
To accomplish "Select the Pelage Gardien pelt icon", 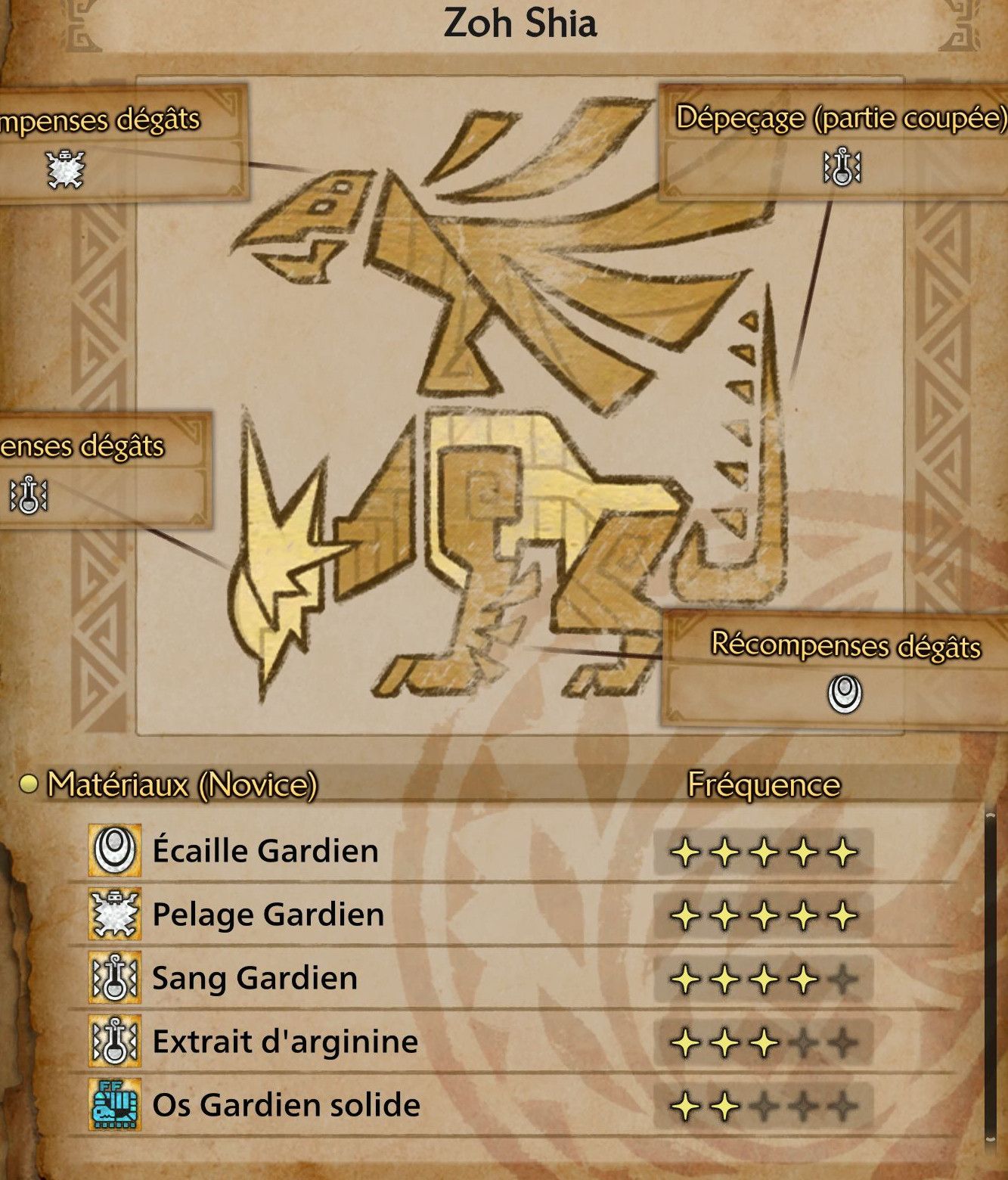I will click(x=117, y=914).
